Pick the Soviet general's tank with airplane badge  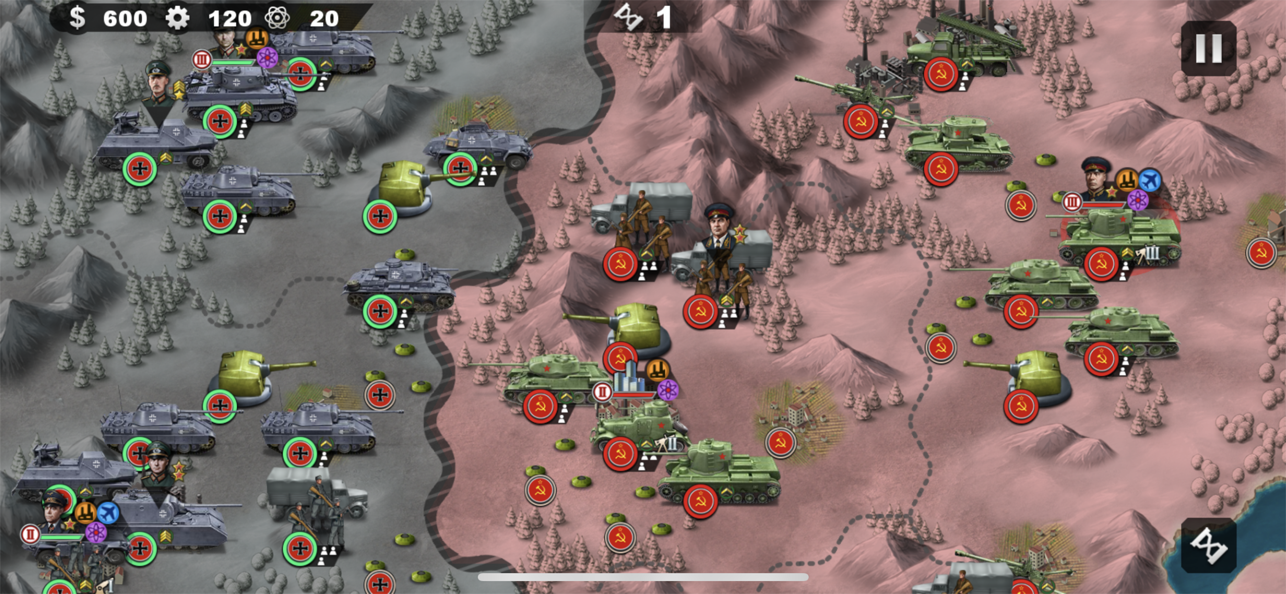(1118, 236)
